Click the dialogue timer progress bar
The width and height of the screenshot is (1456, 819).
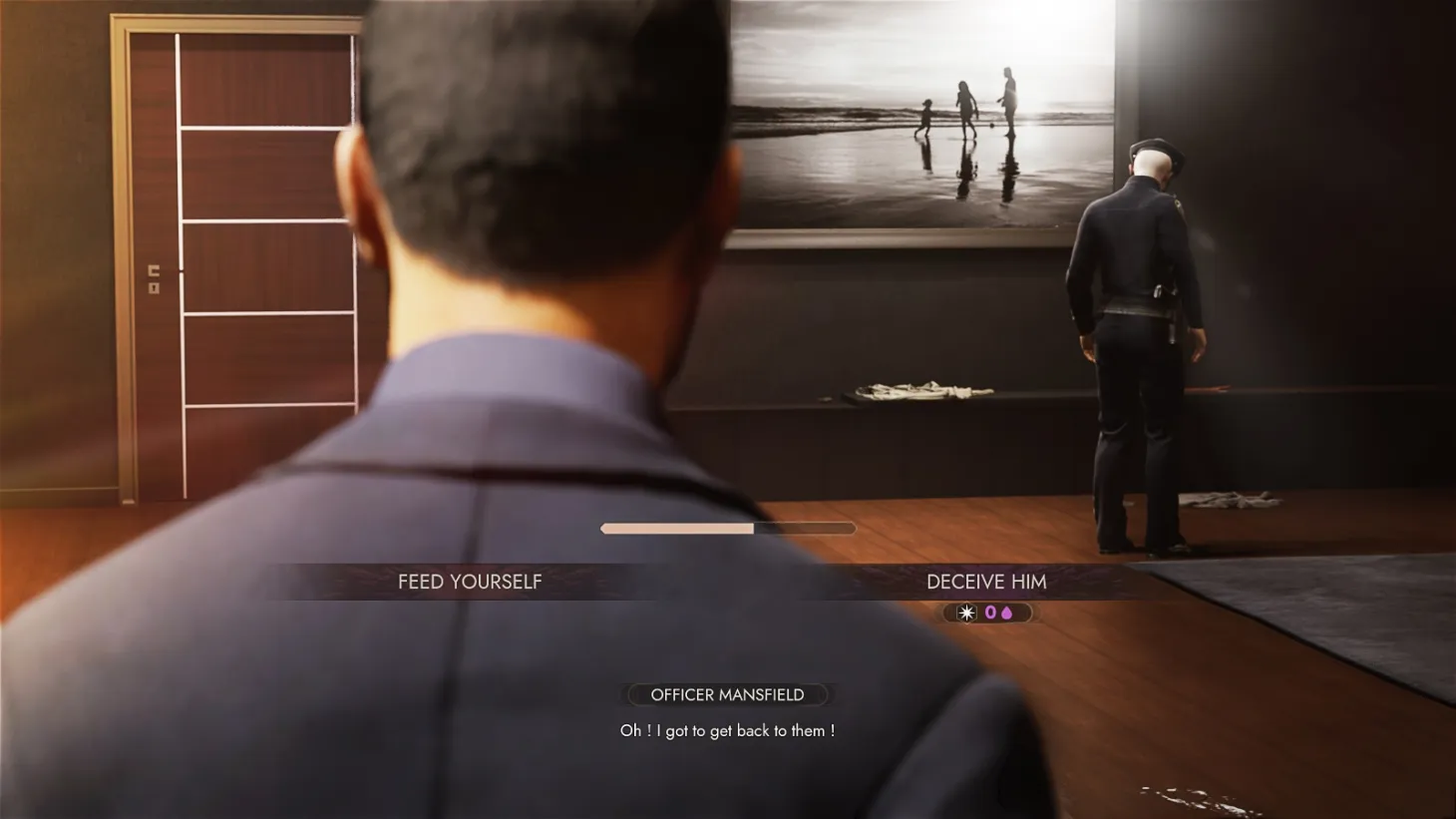click(x=728, y=527)
